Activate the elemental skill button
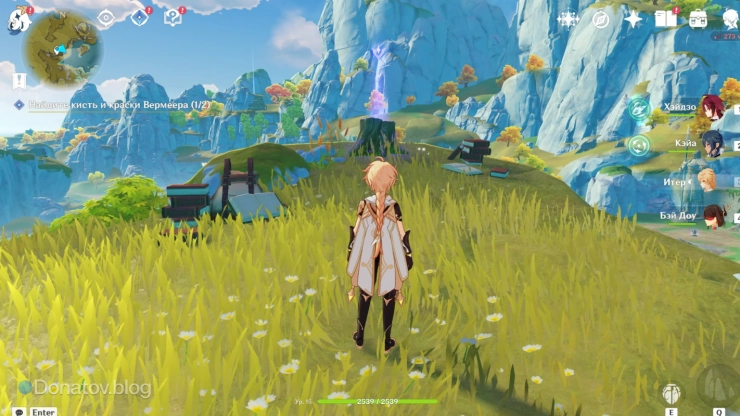Viewport: 740px width, 416px height. point(671,393)
